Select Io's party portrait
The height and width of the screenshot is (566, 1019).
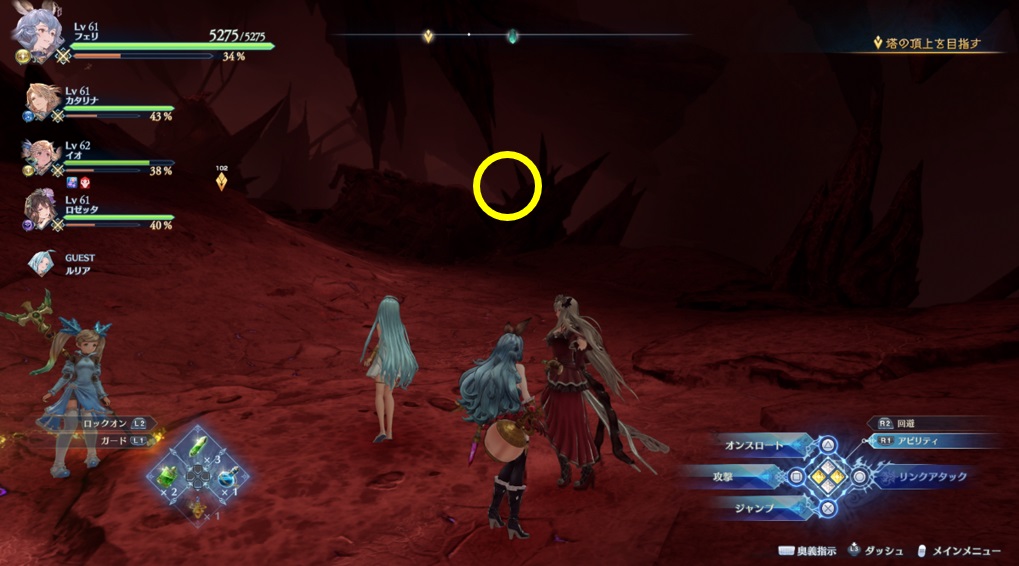(x=41, y=156)
